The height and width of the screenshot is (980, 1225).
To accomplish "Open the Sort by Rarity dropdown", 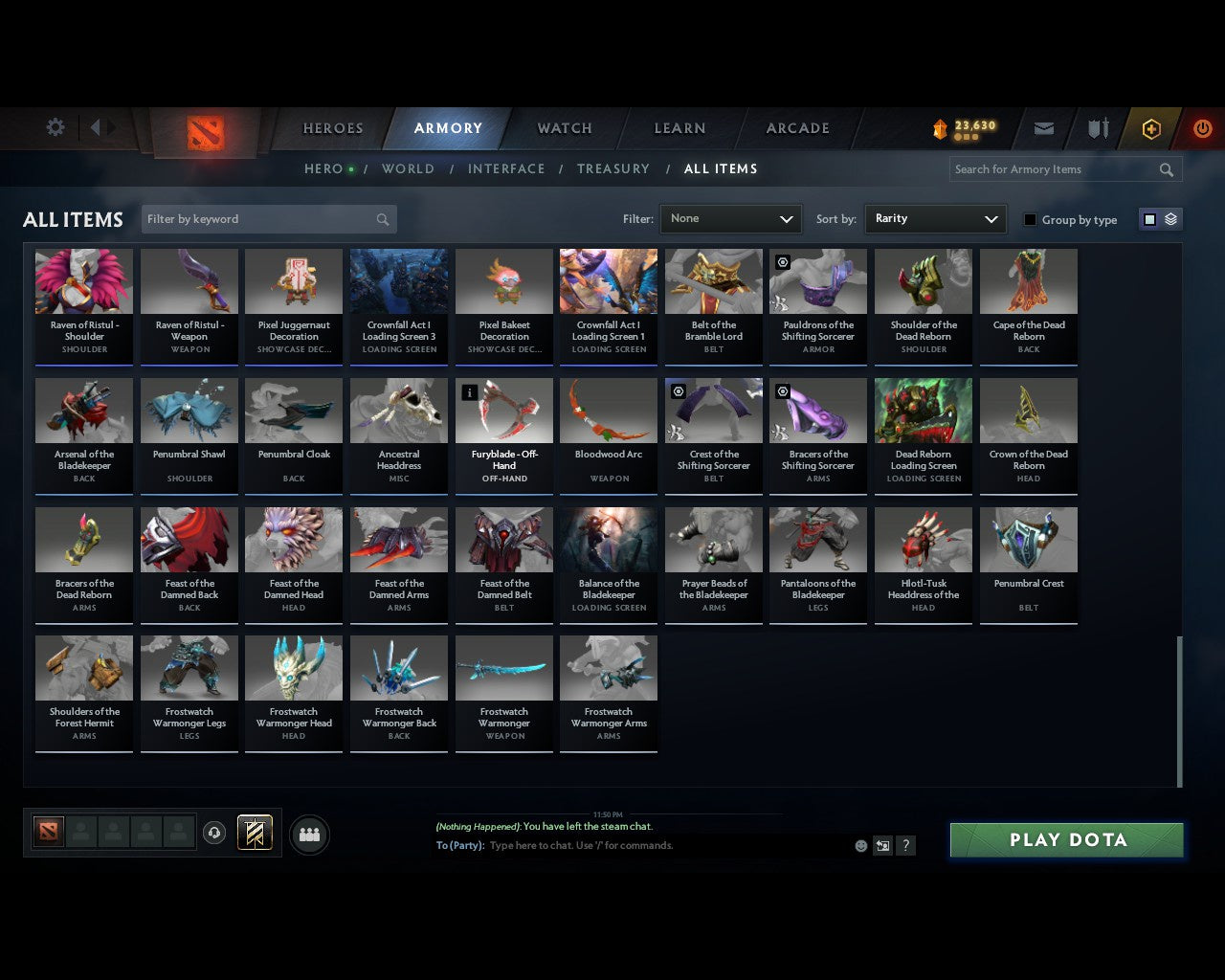I will (x=935, y=219).
